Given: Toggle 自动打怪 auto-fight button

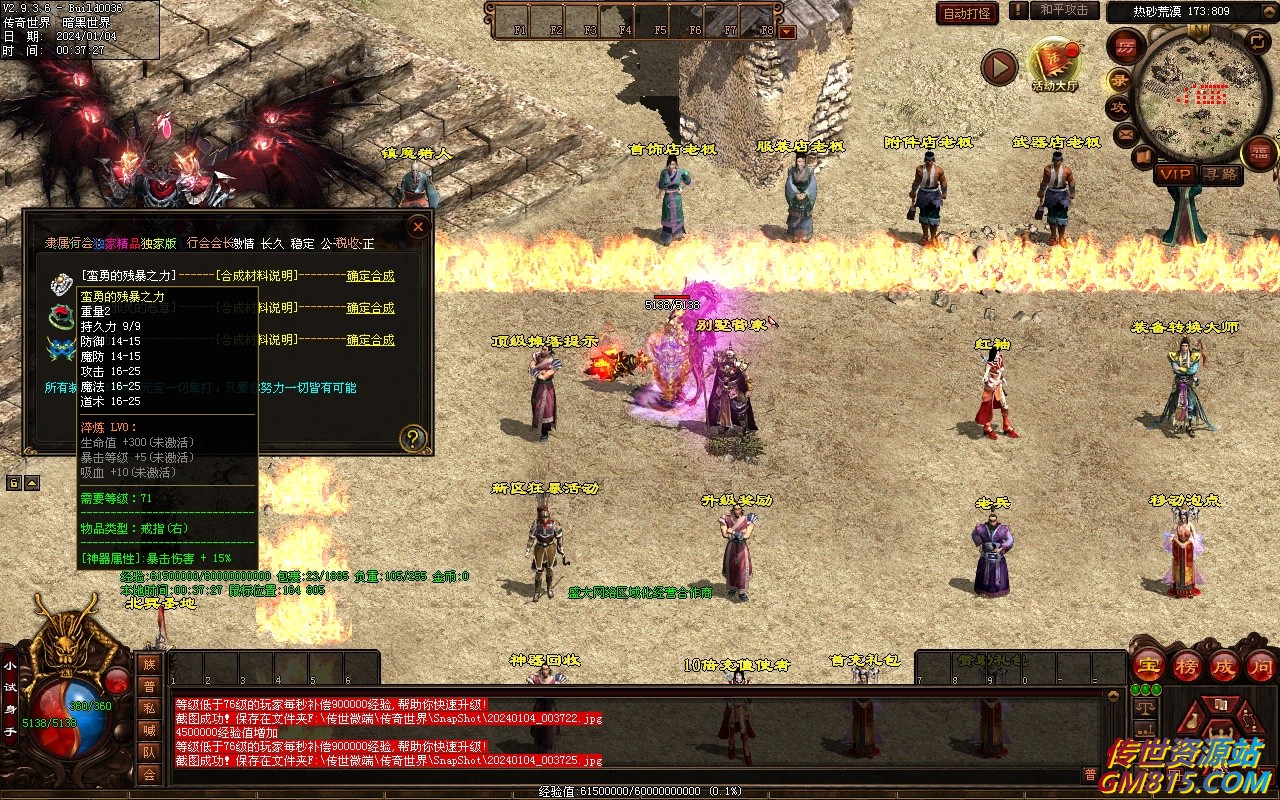Looking at the screenshot, I should [967, 13].
